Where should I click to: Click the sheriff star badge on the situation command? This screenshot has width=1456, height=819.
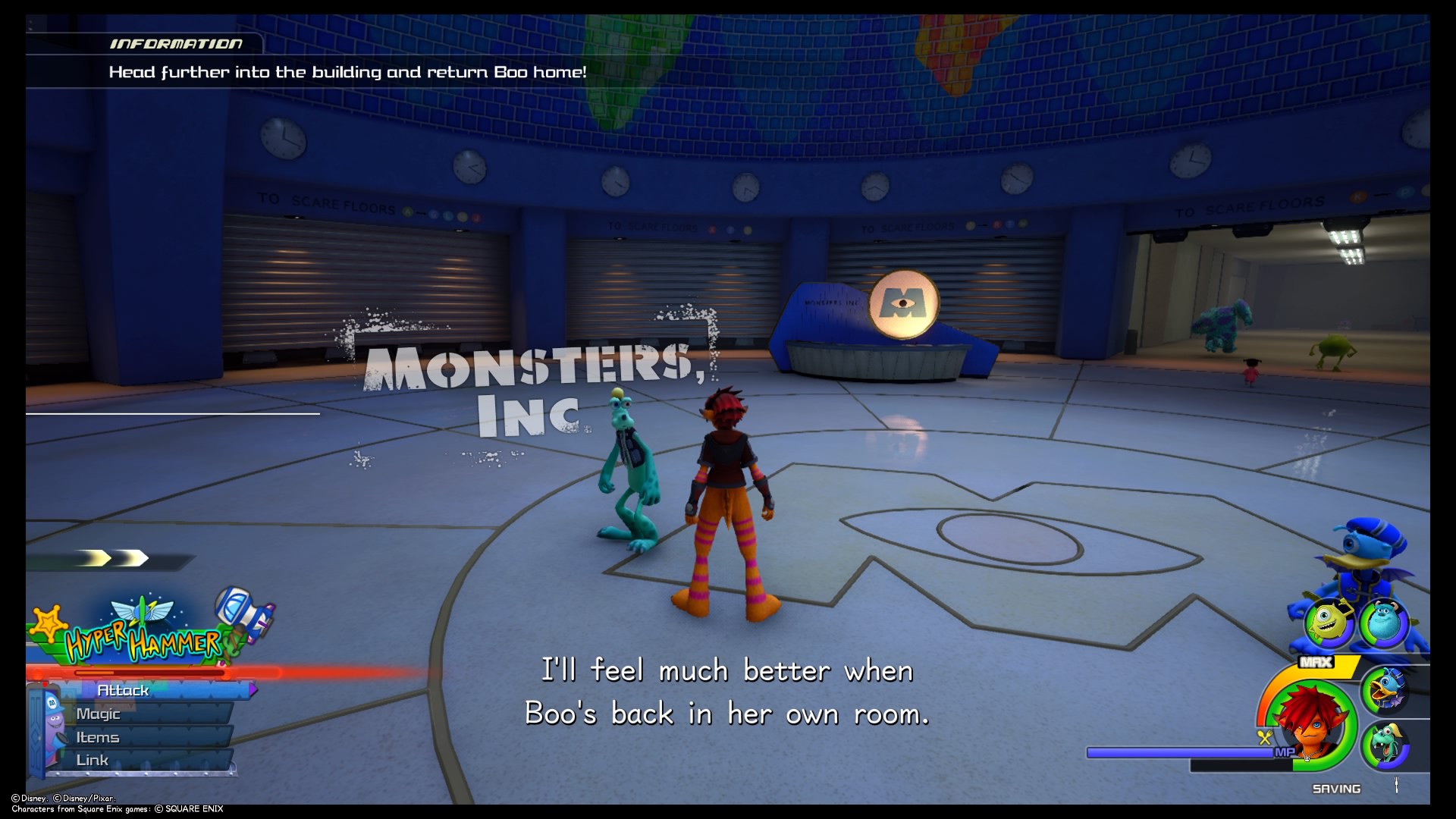point(49,622)
